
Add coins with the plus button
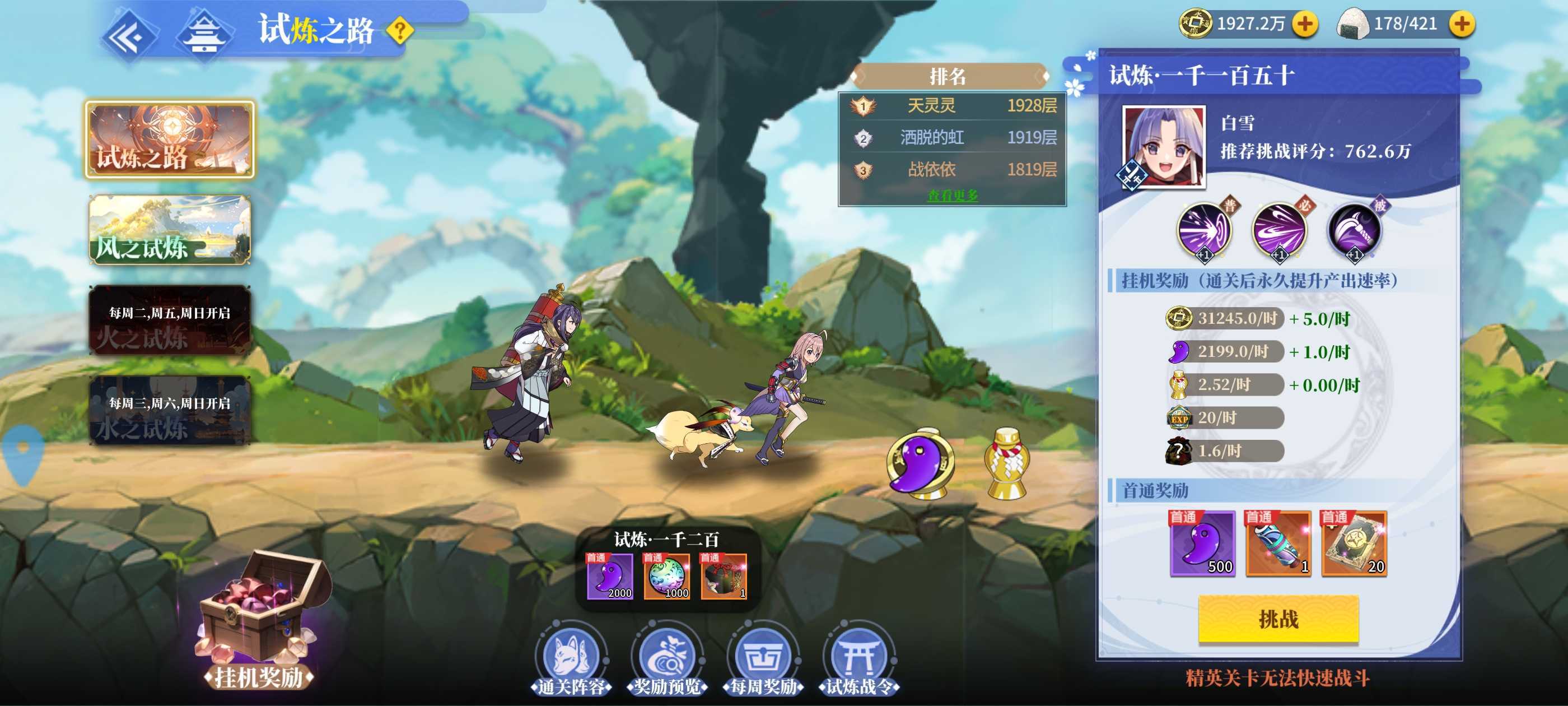1304,24
